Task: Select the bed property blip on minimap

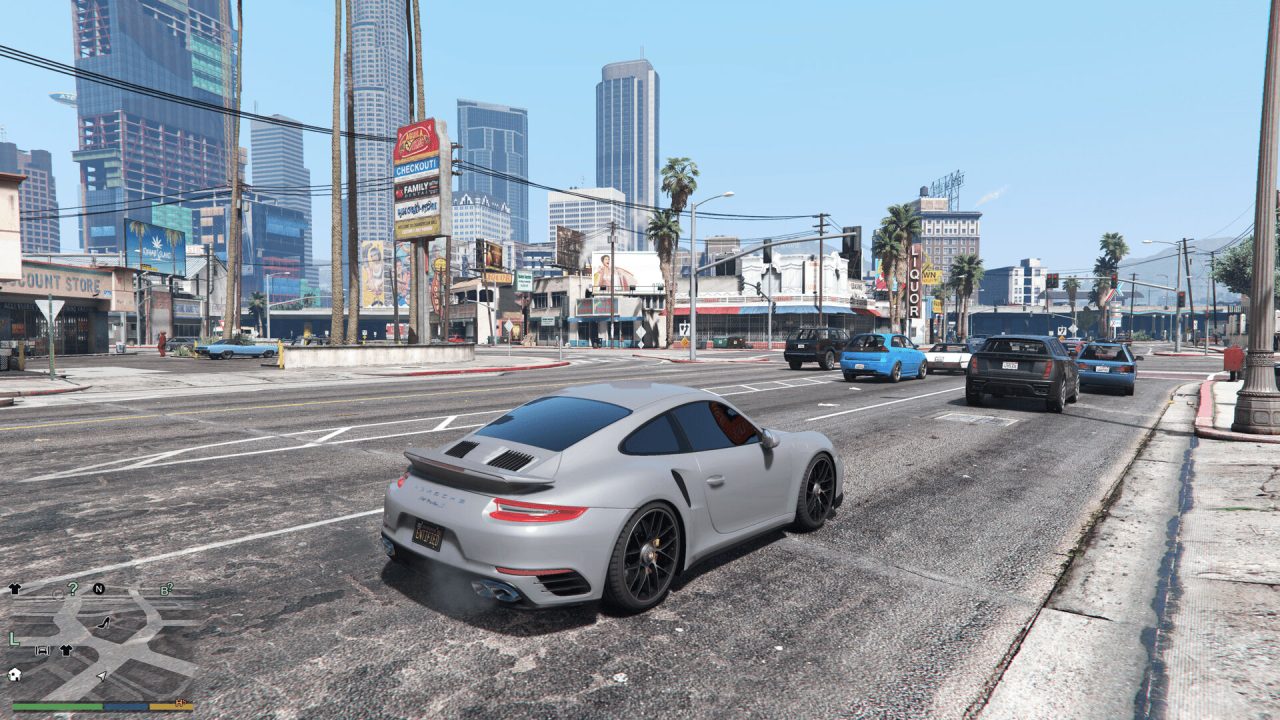Action: [42, 650]
